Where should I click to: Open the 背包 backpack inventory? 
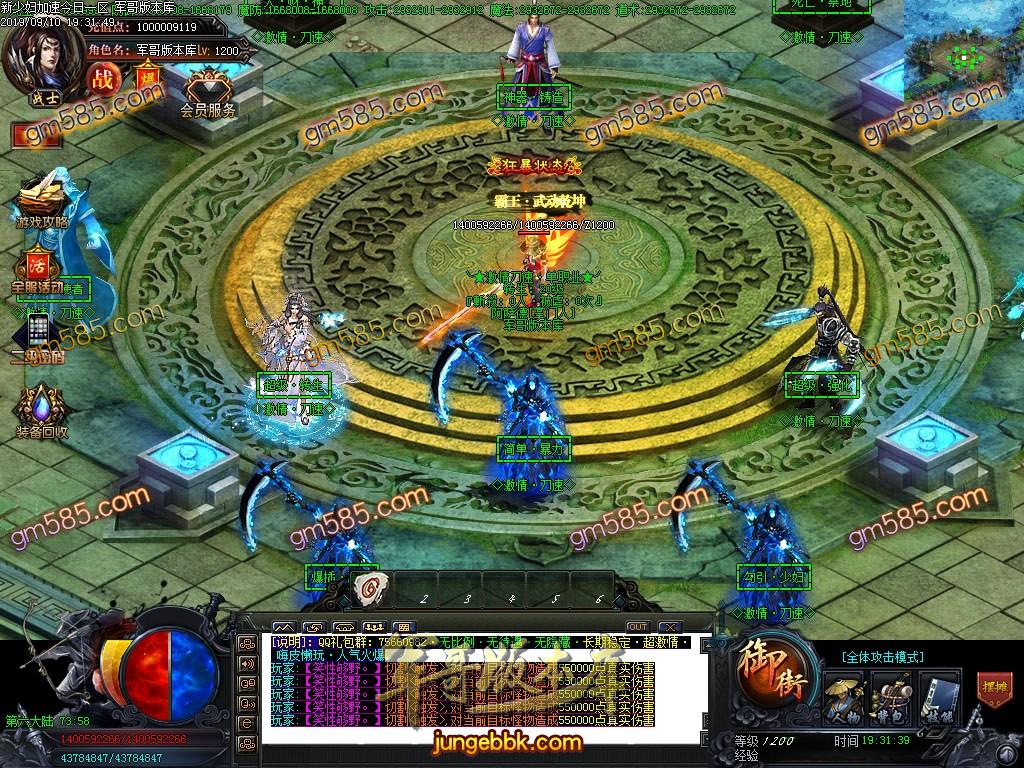click(x=889, y=695)
